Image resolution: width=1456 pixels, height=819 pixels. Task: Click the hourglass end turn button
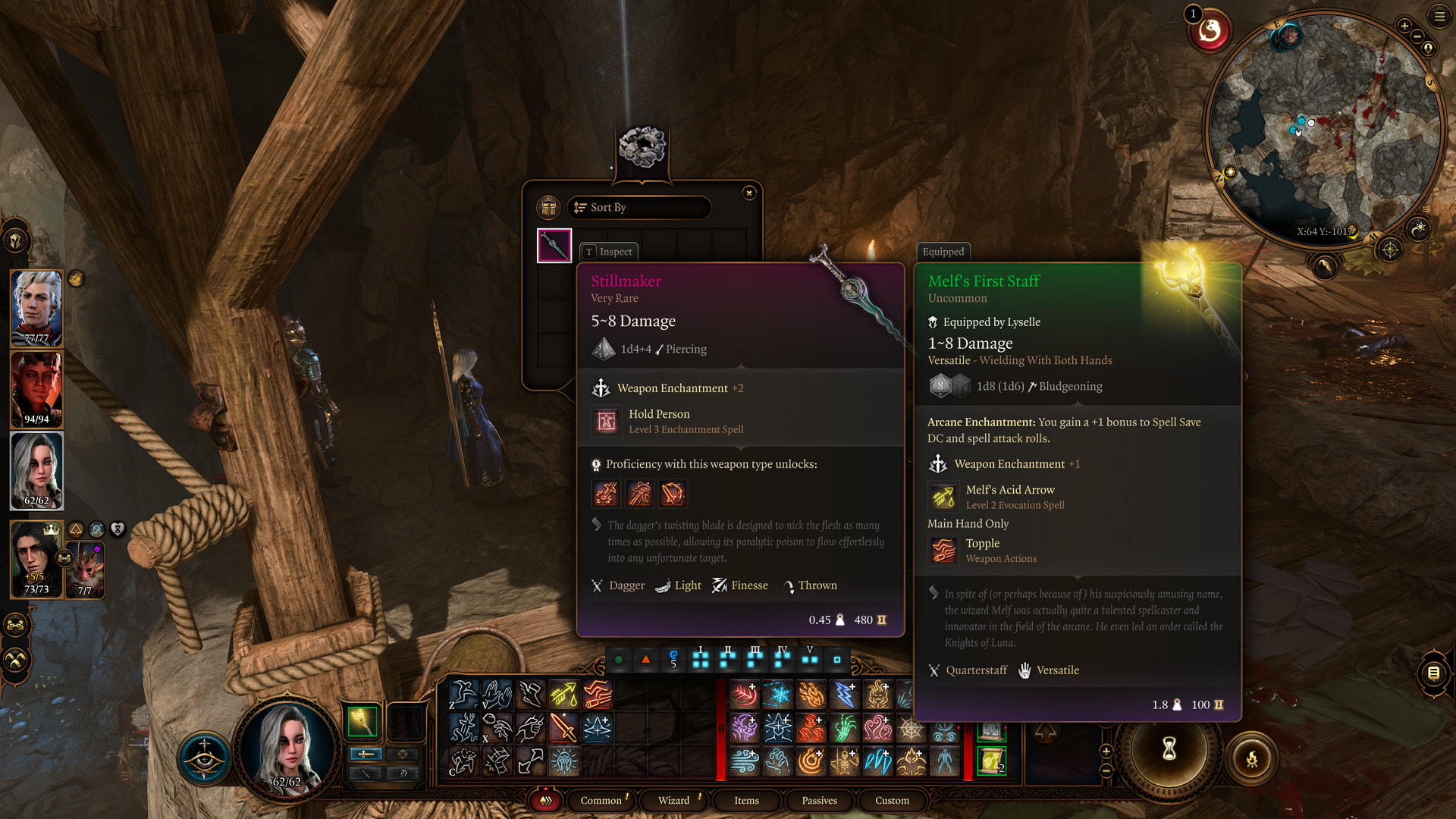(1169, 749)
